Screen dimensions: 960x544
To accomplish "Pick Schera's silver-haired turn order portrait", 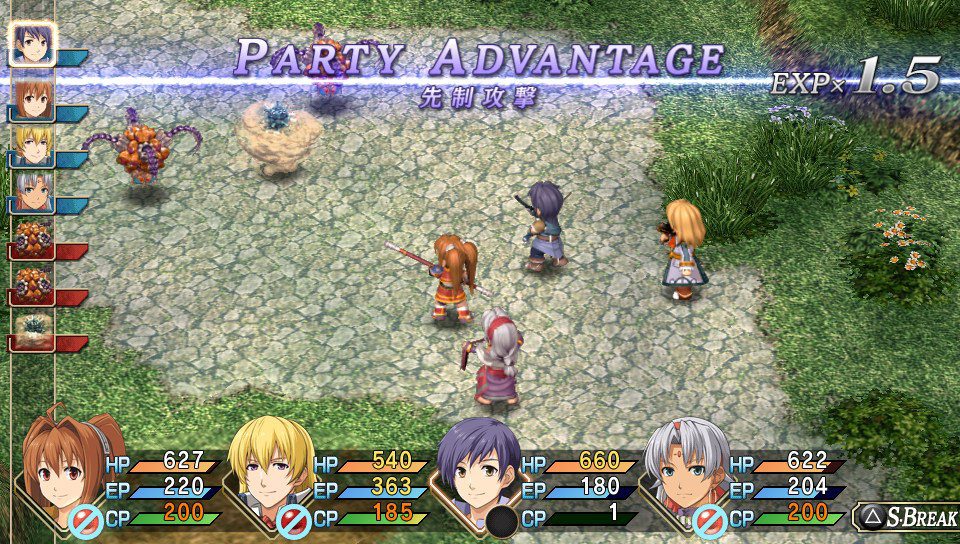I will tap(30, 192).
